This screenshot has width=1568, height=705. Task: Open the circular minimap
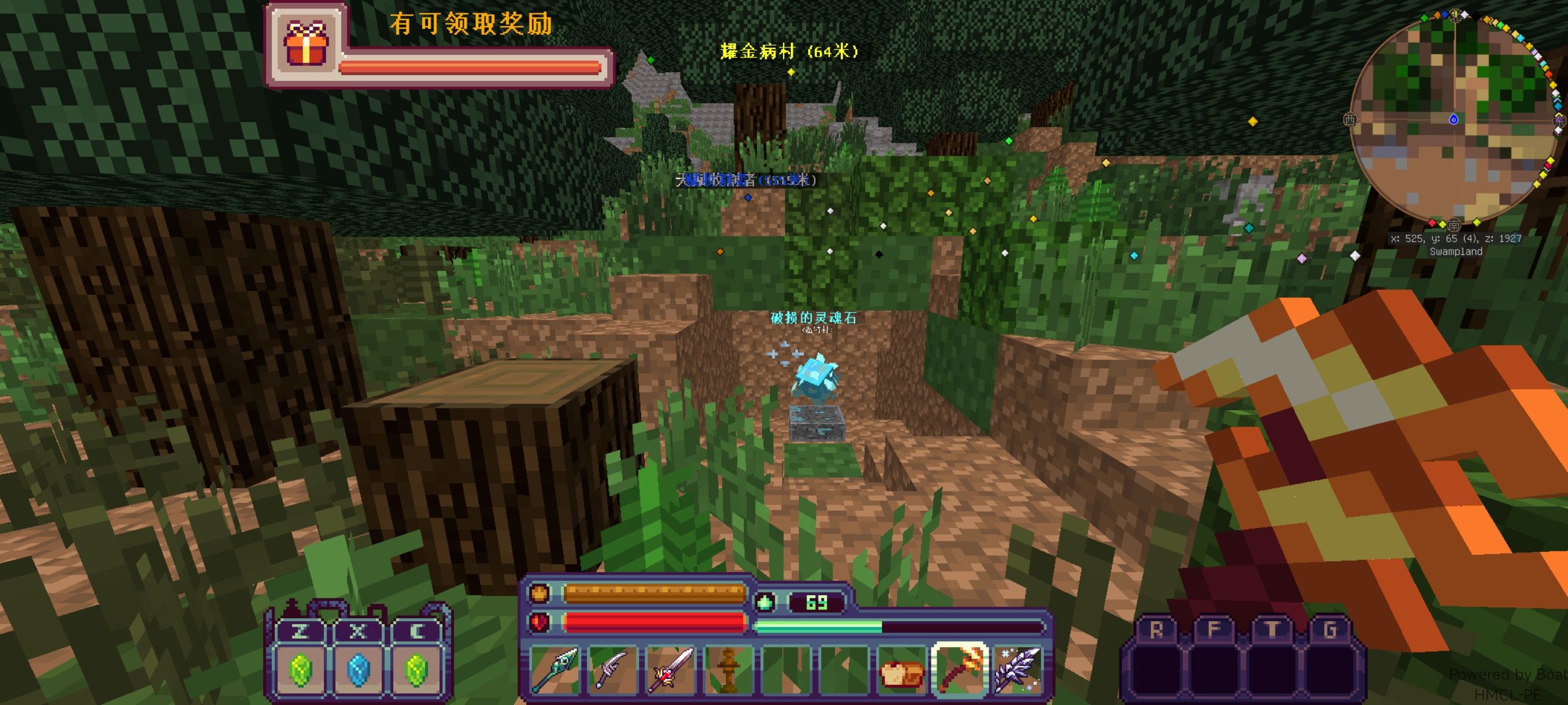[1452, 118]
